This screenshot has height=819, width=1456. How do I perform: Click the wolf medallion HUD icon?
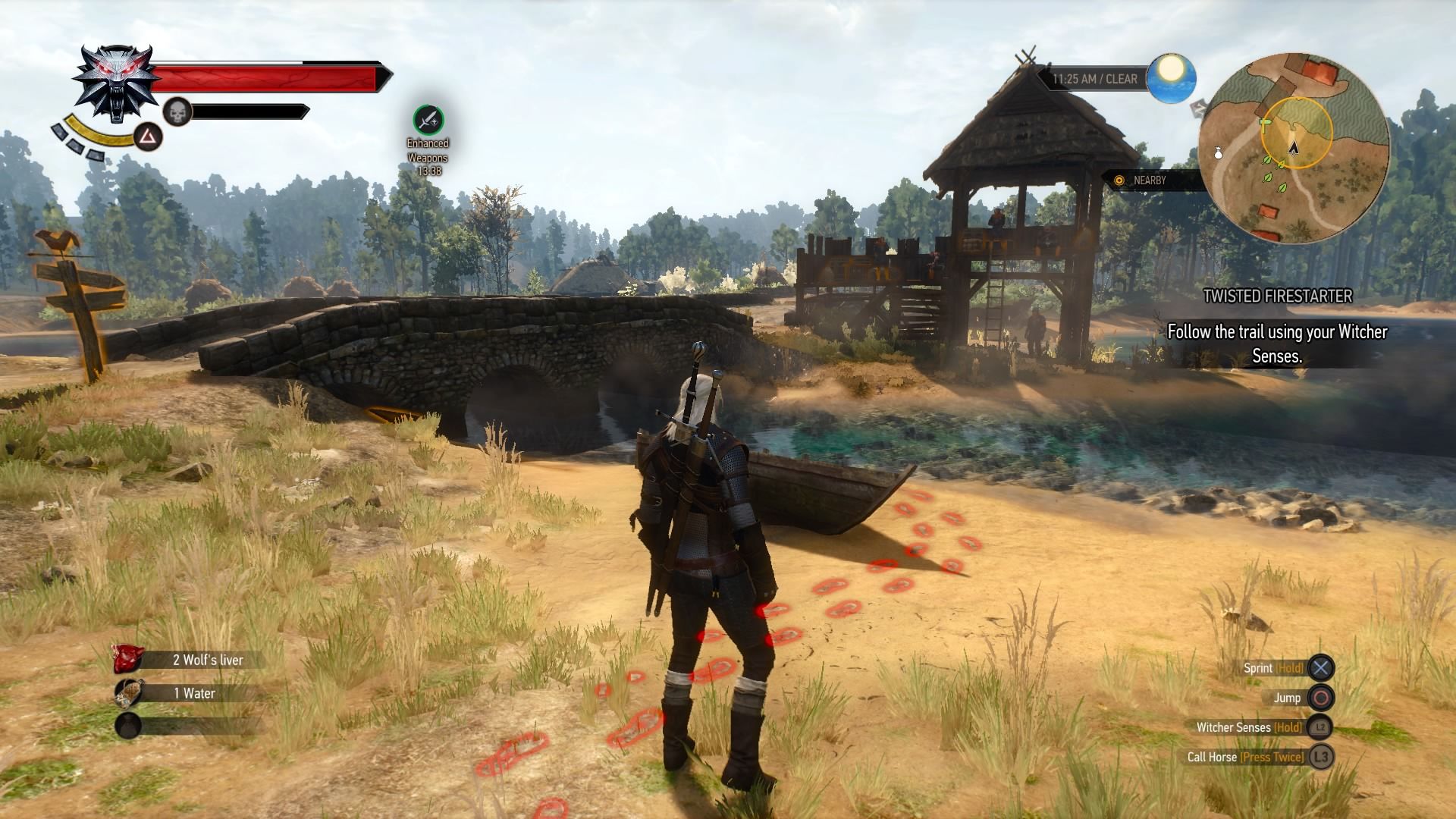(x=114, y=82)
